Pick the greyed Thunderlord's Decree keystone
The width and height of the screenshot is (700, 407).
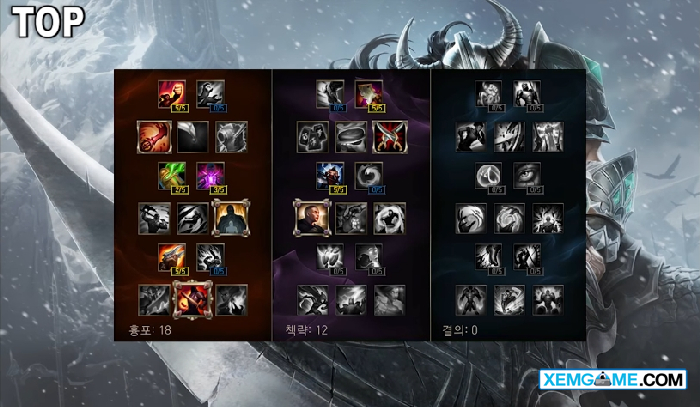(349, 299)
